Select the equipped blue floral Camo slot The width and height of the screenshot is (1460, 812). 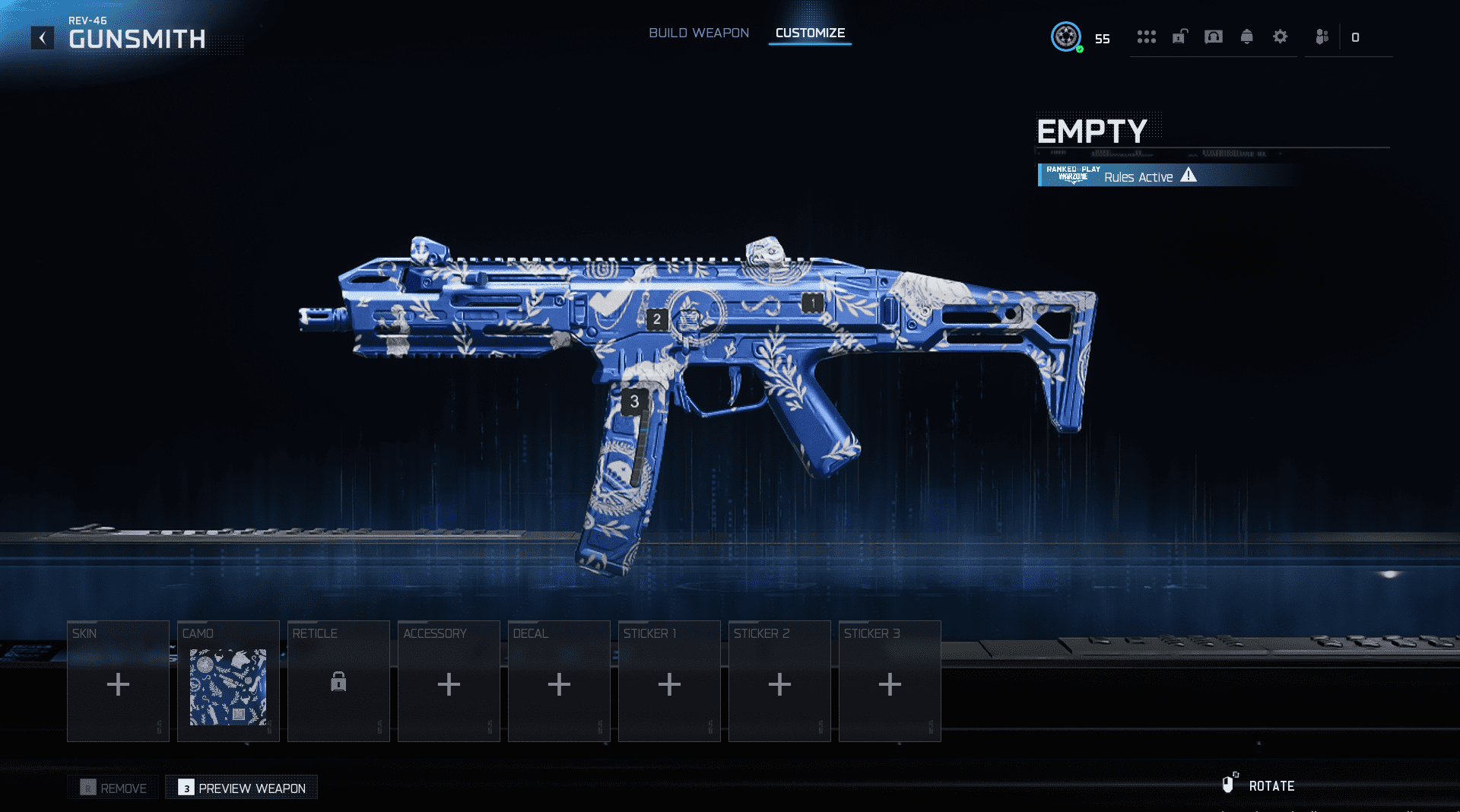click(228, 681)
